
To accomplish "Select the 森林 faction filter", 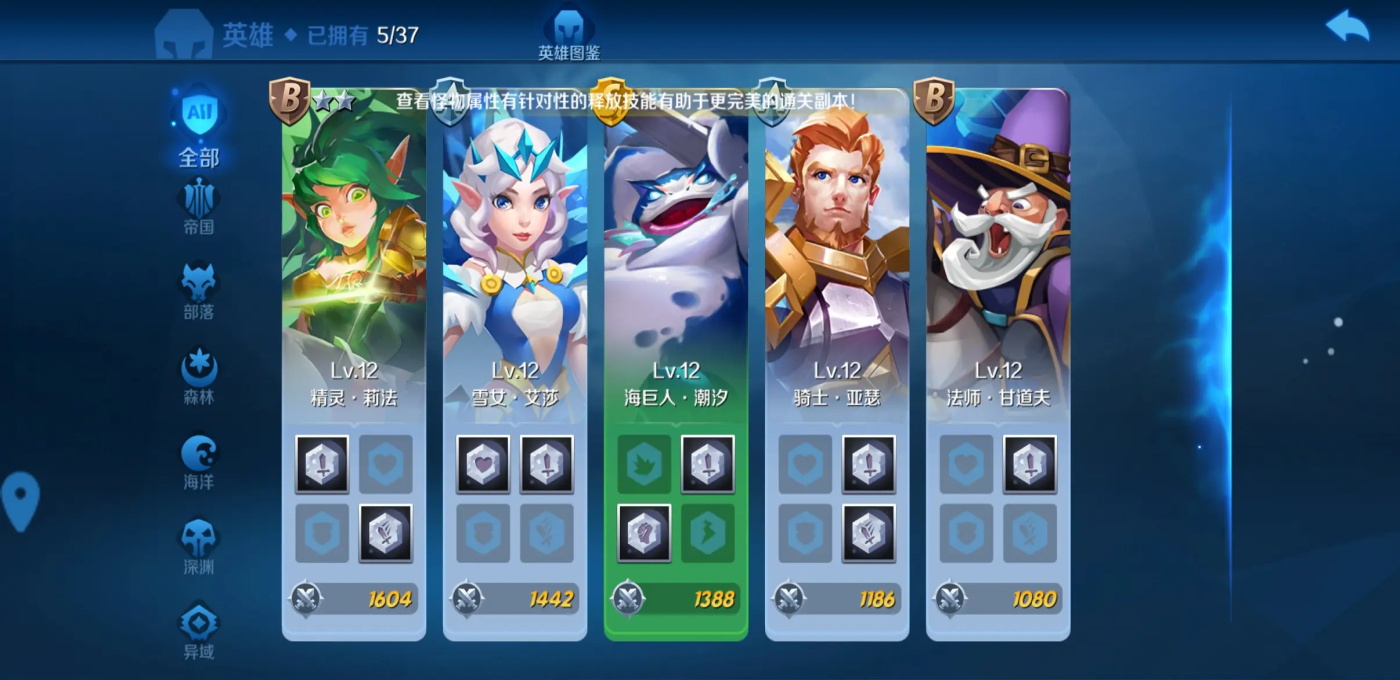I will (x=199, y=377).
